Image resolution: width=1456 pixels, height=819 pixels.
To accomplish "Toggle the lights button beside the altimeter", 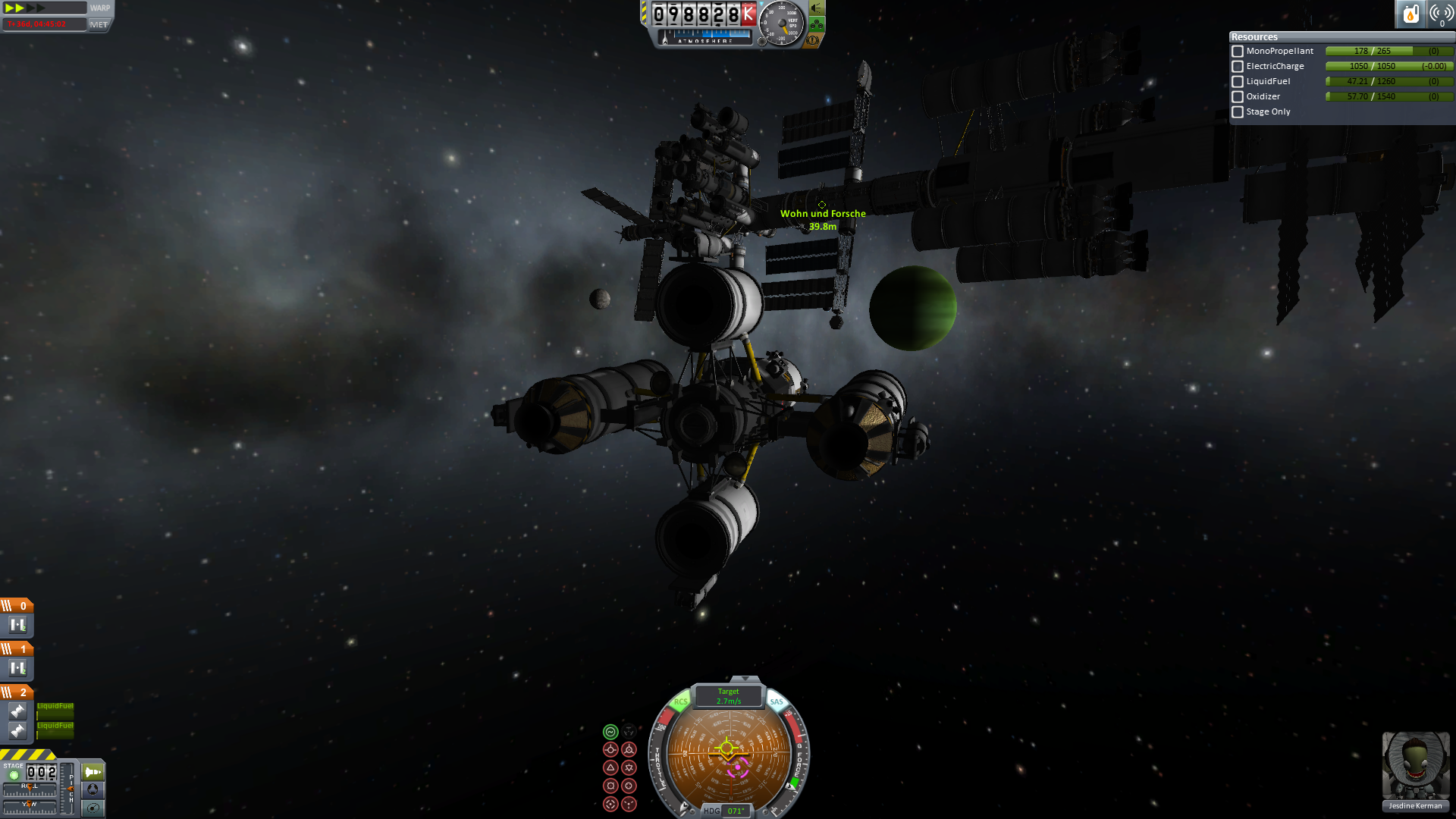I will [x=817, y=8].
